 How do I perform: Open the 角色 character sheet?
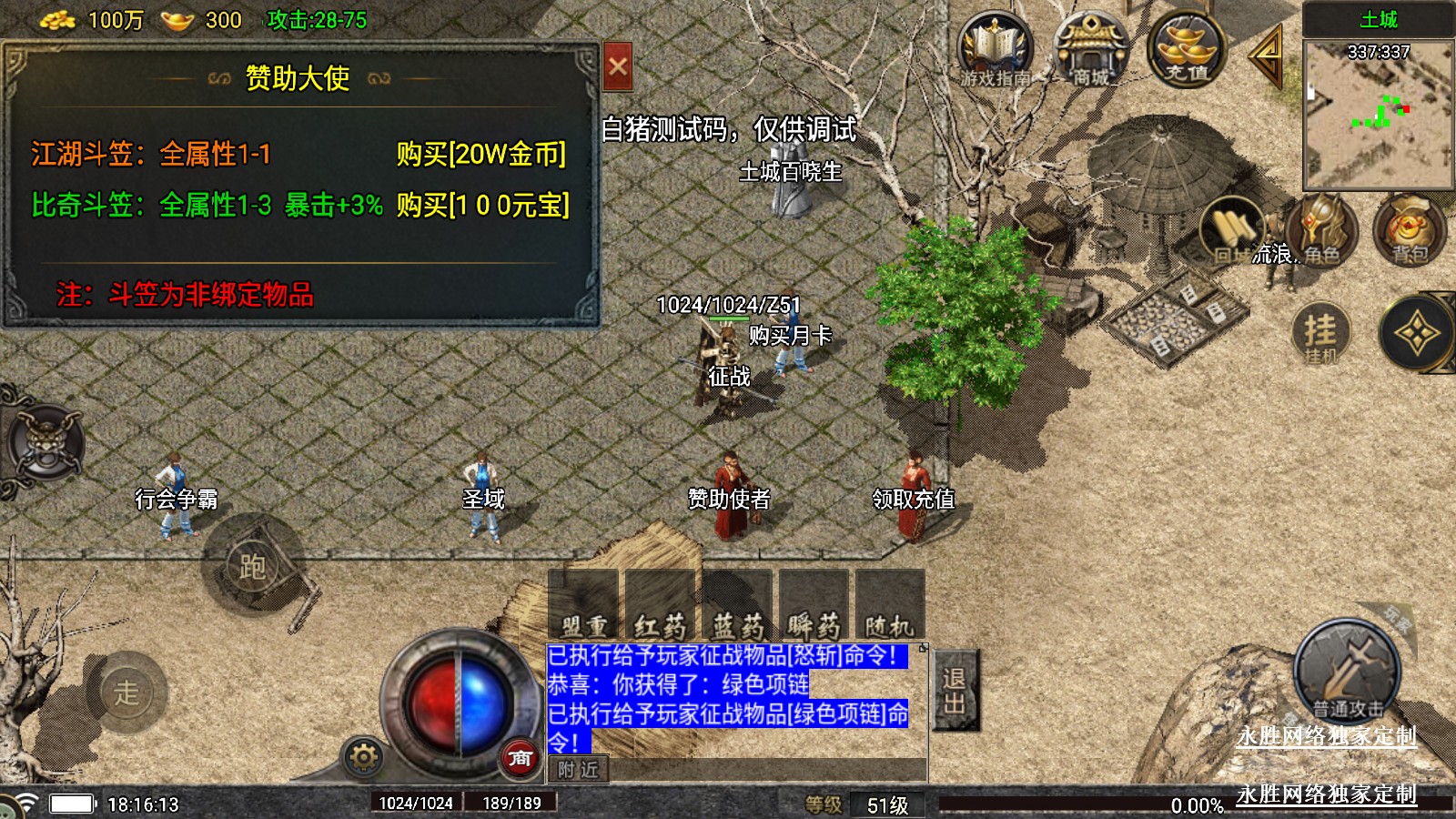(1321, 230)
